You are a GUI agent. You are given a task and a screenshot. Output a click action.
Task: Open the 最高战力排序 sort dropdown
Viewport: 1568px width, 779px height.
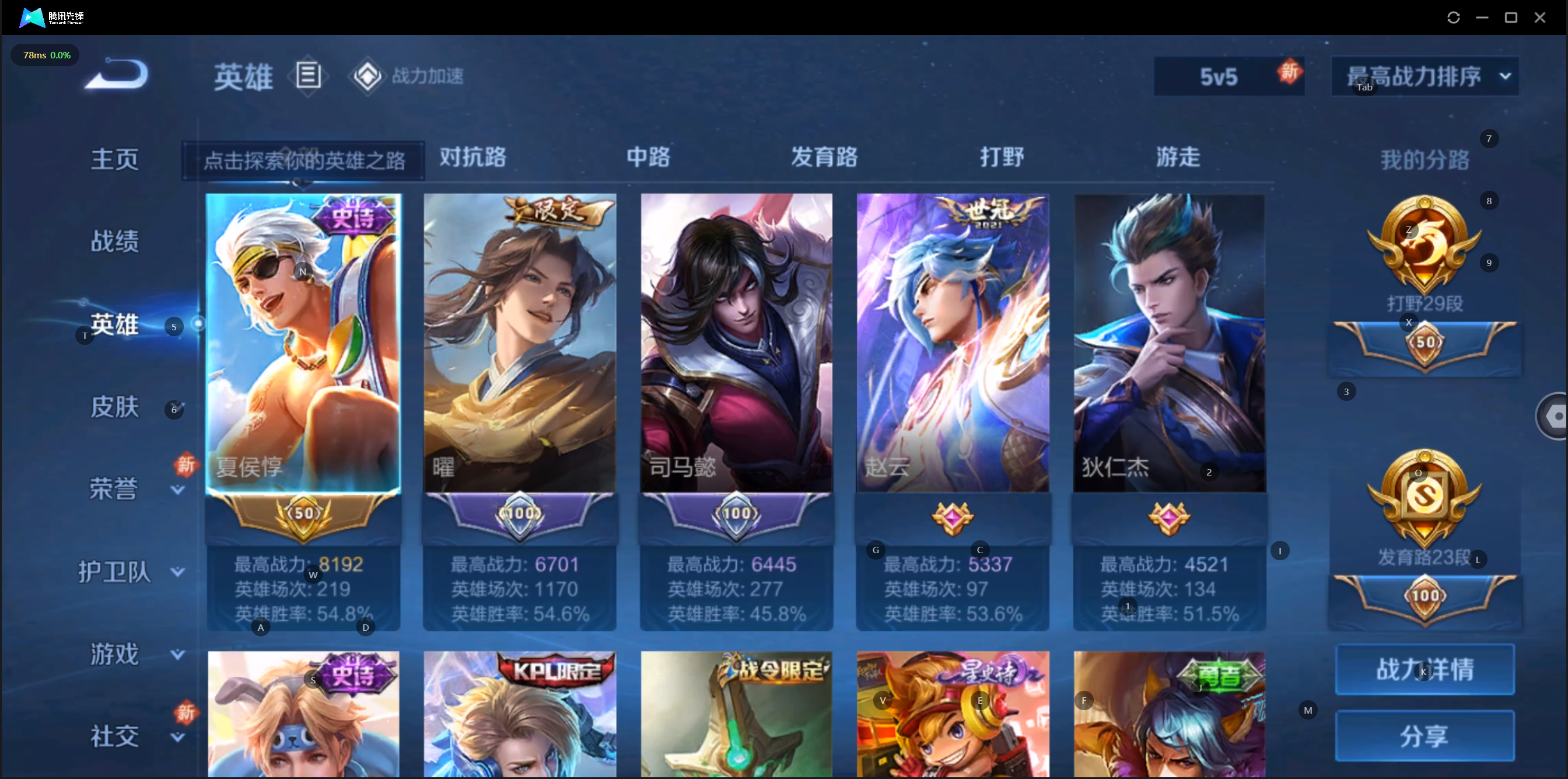click(x=1424, y=77)
